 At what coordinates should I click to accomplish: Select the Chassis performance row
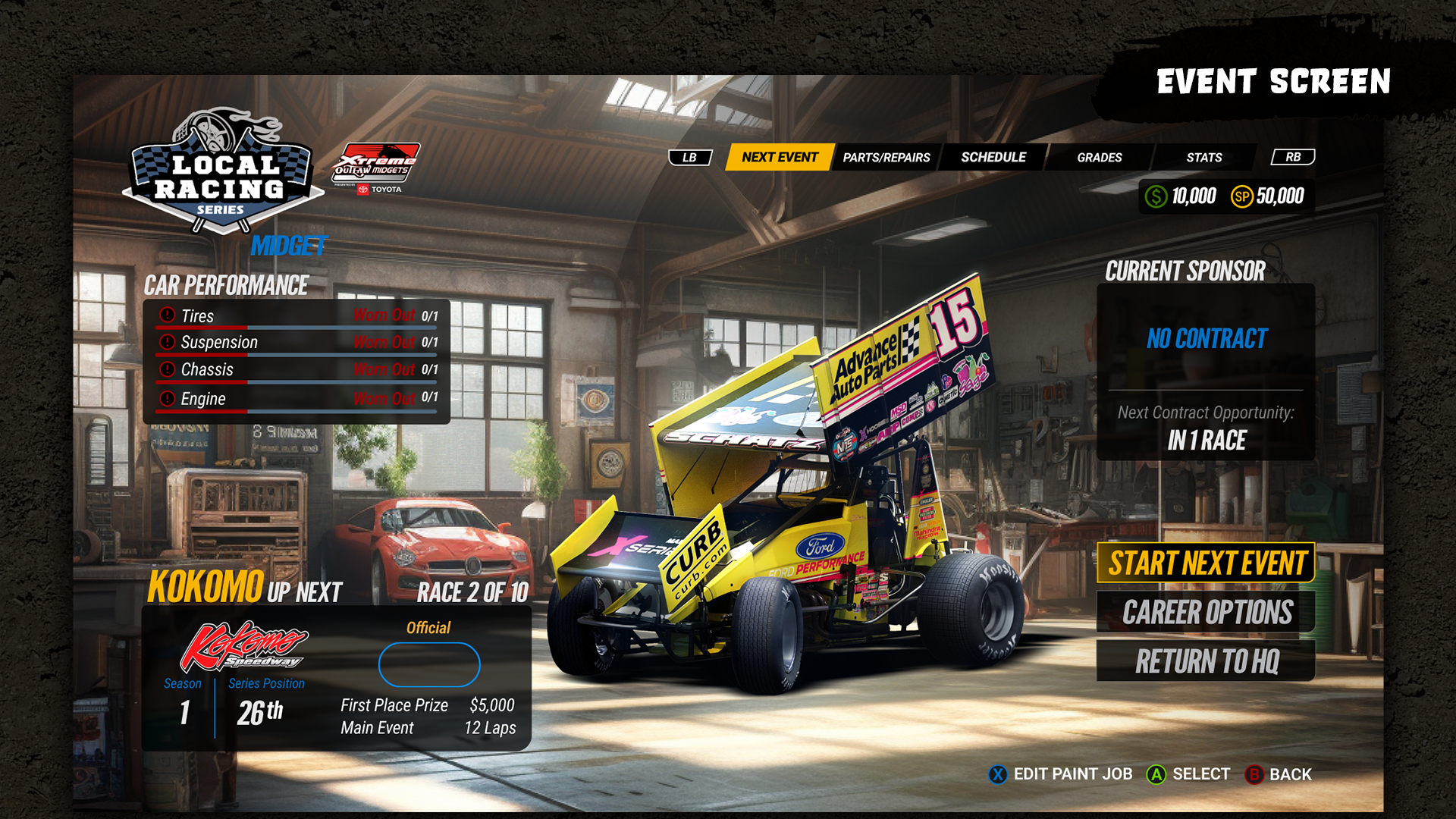pos(297,369)
